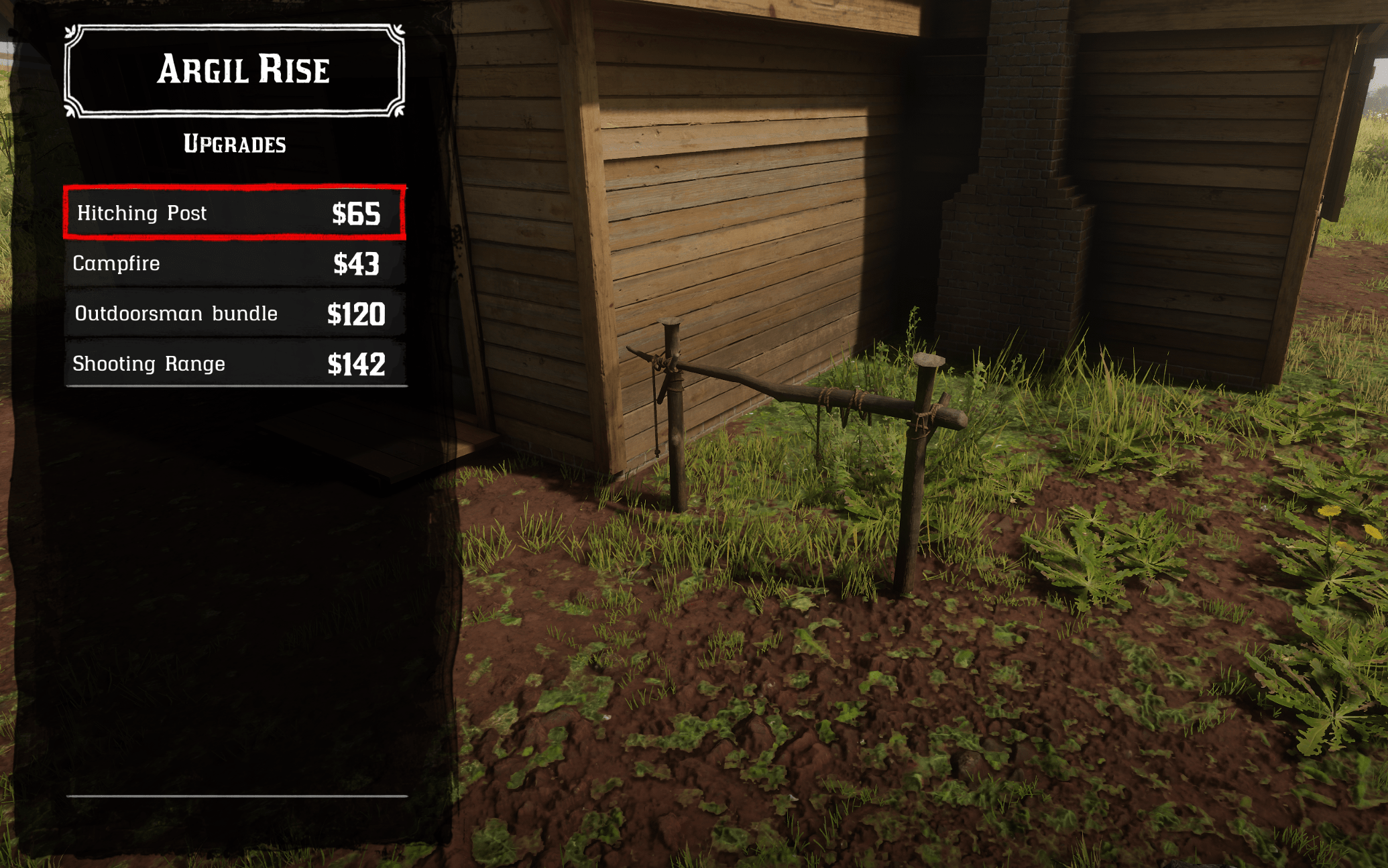
Task: Click the Outdoorsman bundle row label
Action: [176, 313]
